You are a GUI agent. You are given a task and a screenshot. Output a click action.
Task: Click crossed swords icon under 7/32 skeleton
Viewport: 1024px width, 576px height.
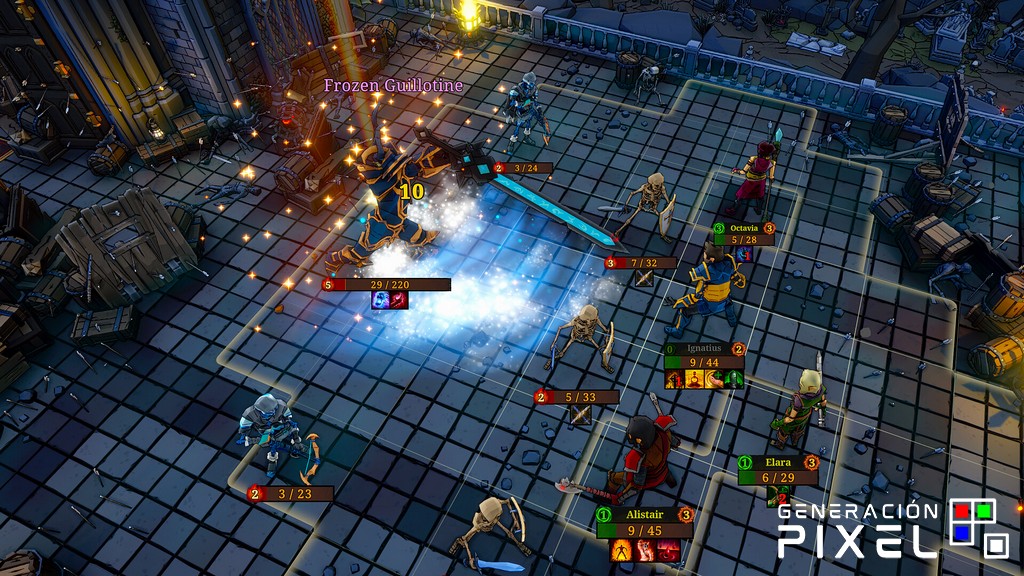click(644, 279)
